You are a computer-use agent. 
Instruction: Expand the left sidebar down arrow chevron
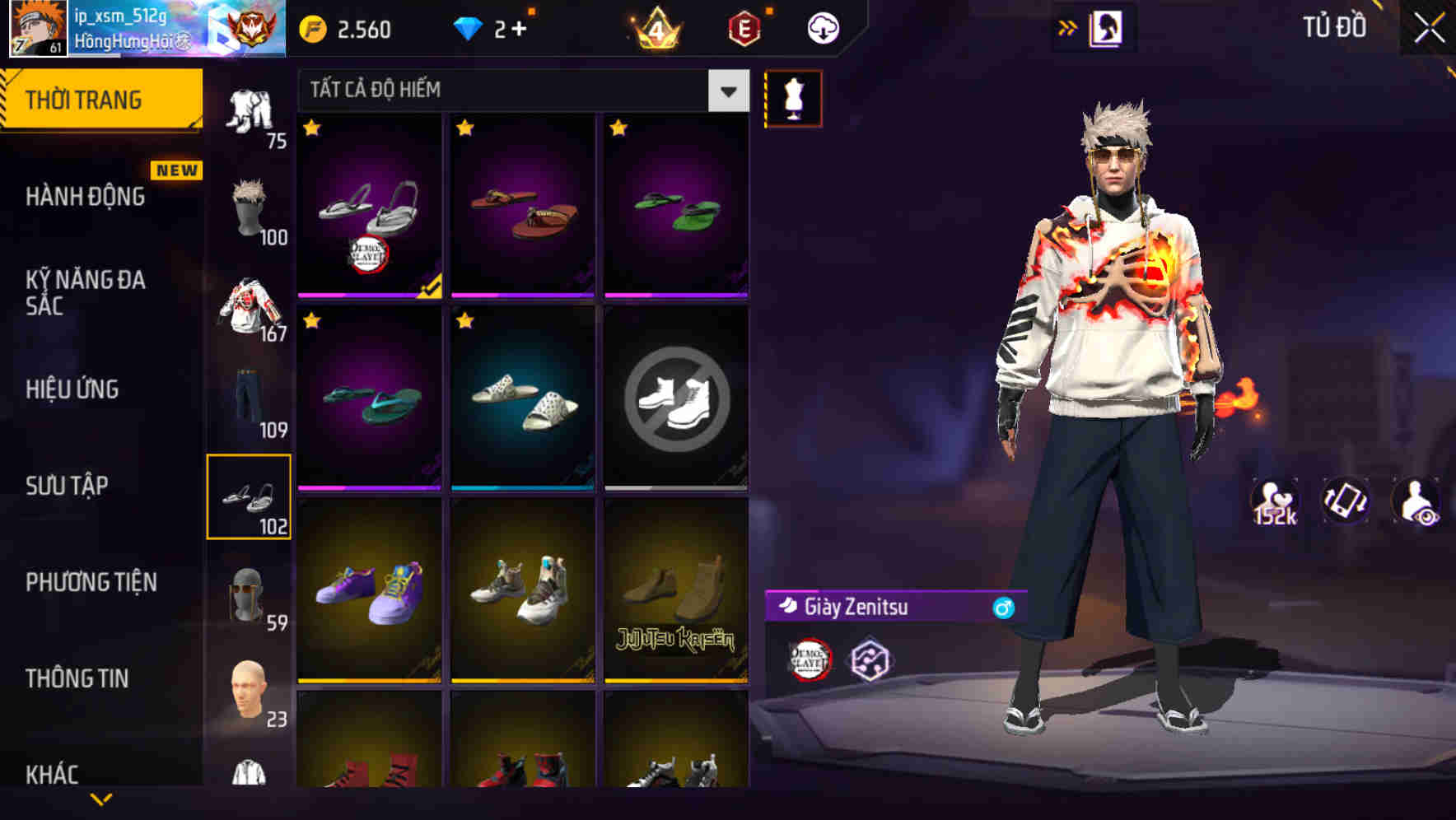tap(101, 799)
